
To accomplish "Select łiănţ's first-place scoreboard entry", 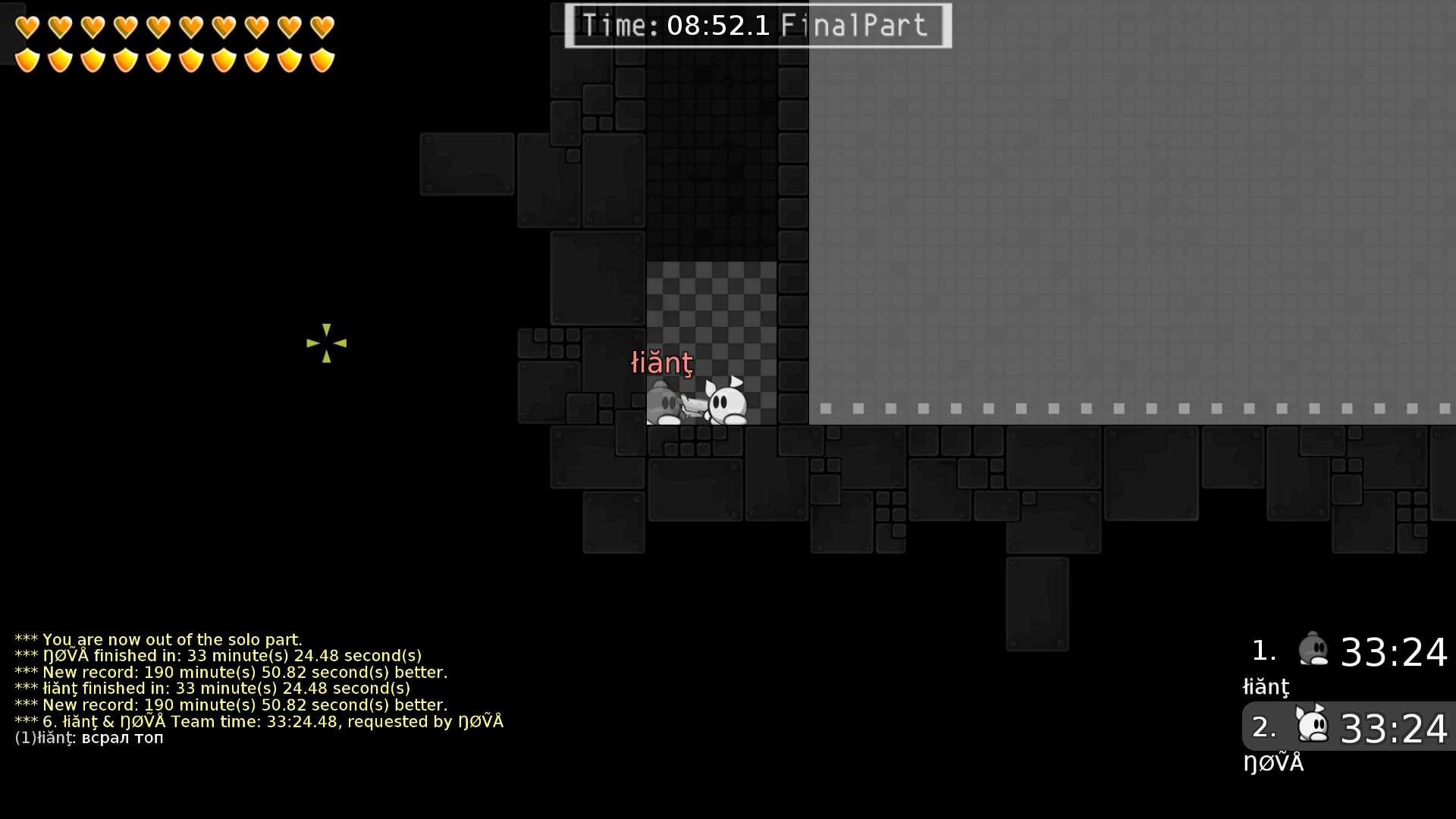I will tap(1348, 651).
